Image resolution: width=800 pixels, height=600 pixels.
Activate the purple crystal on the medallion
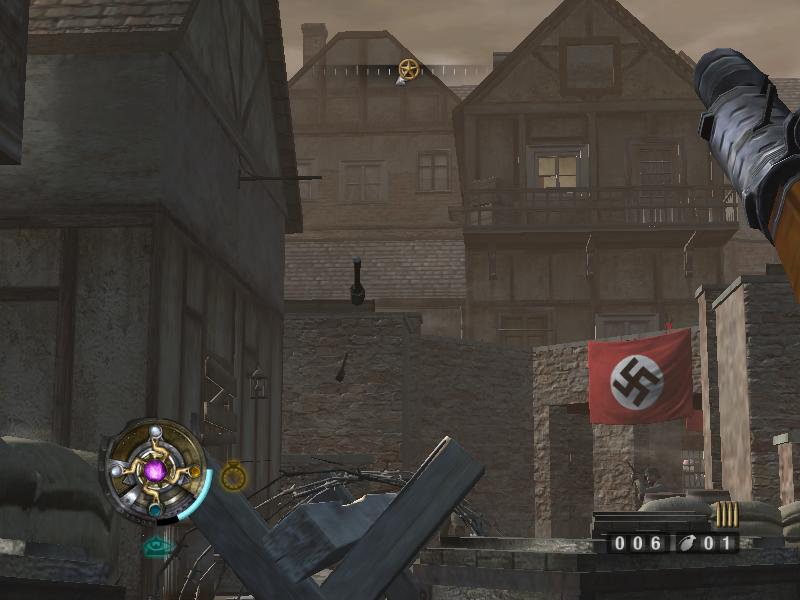pyautogui.click(x=155, y=470)
